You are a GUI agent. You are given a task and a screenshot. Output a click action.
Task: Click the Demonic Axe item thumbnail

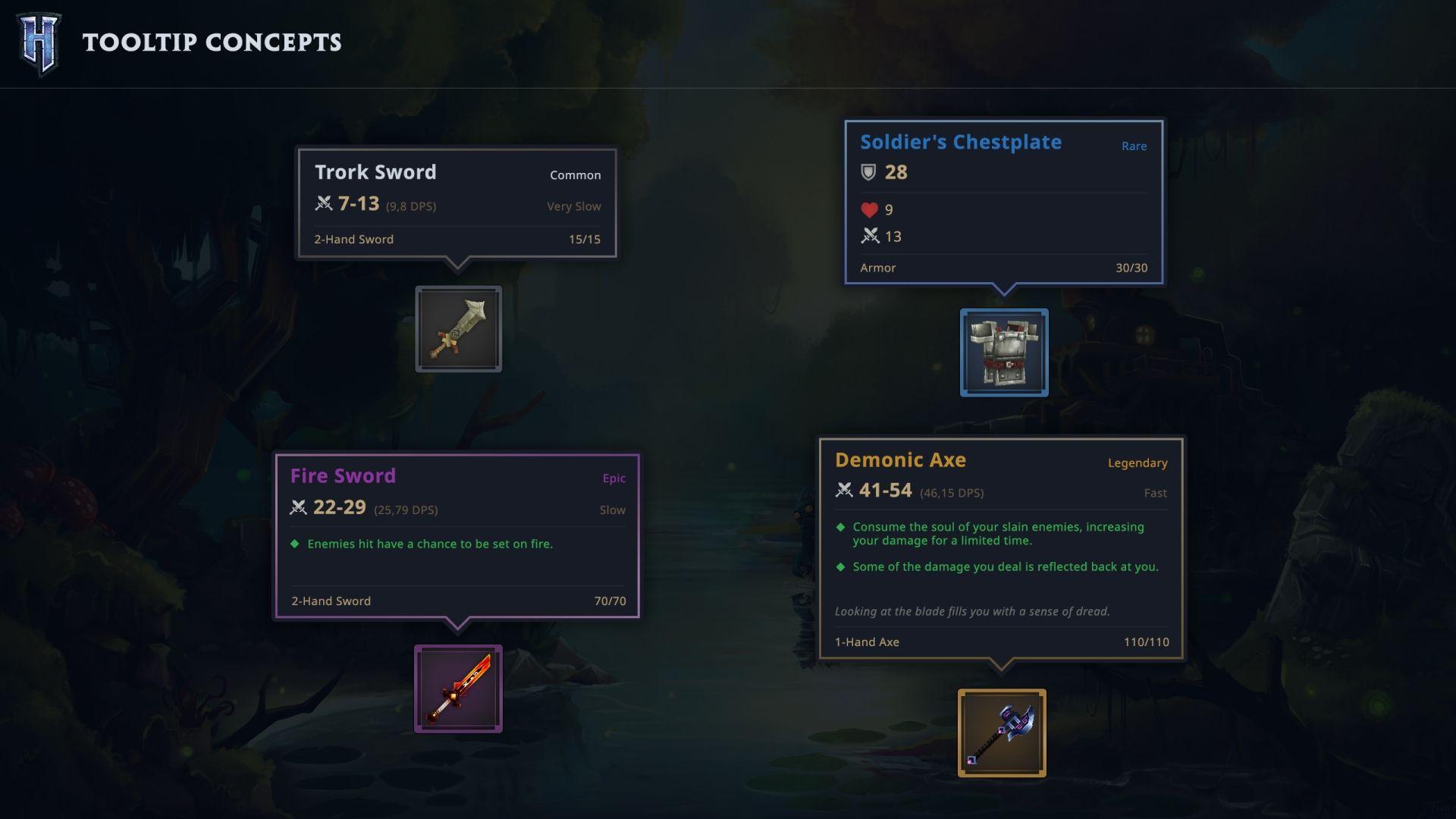tap(1003, 732)
